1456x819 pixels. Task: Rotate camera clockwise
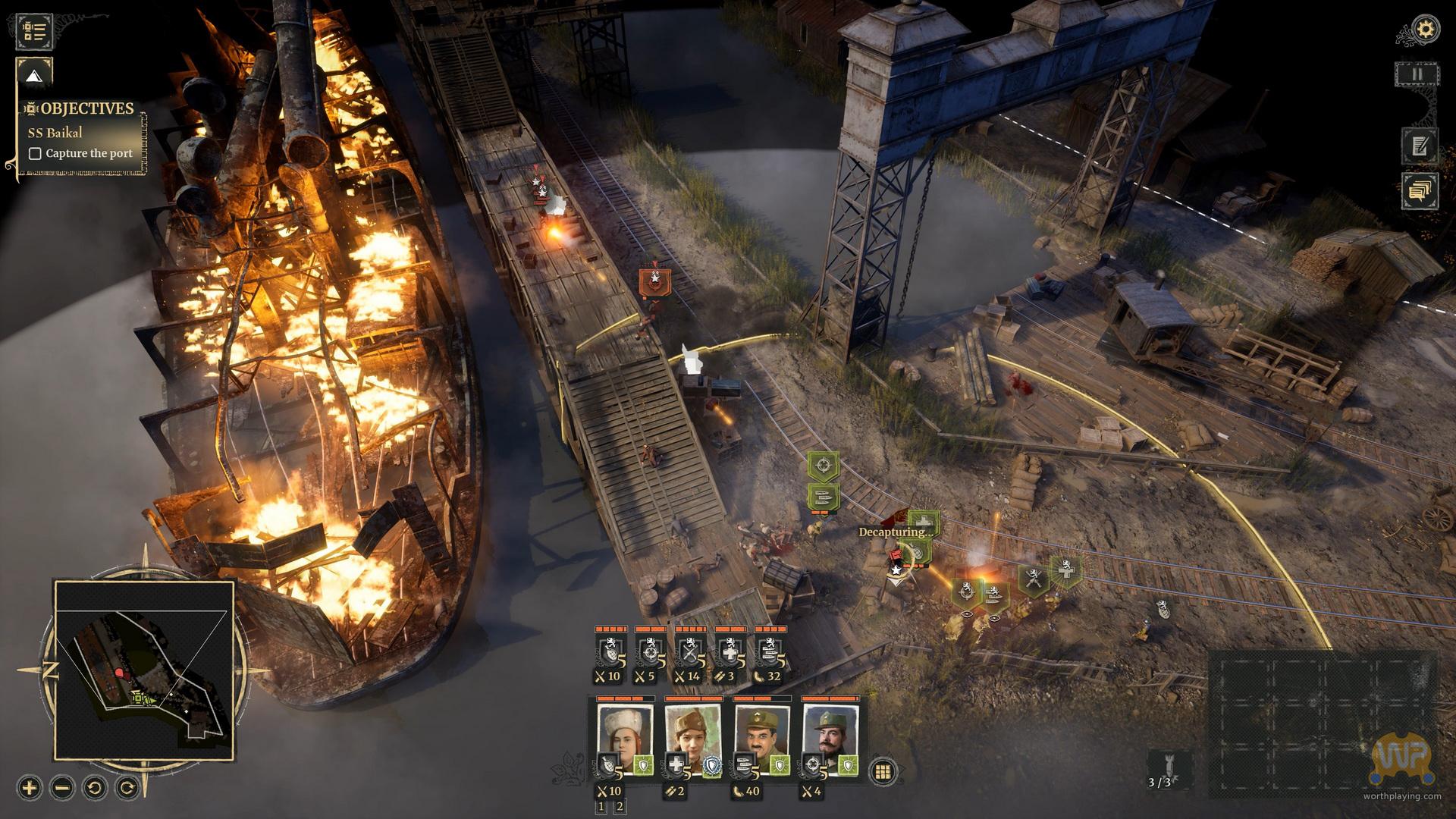(128, 787)
